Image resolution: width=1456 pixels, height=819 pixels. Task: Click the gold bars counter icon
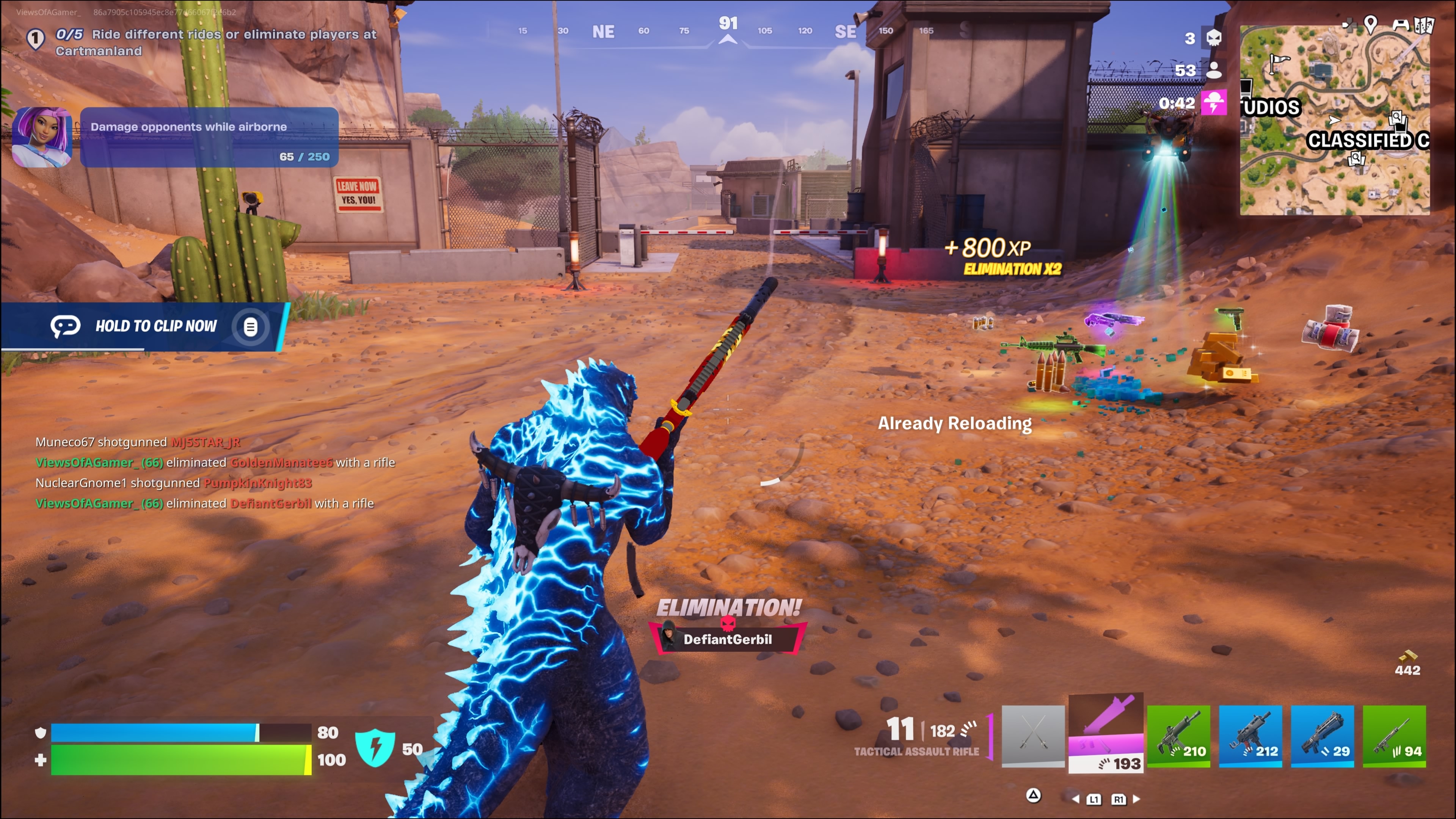tap(1407, 656)
